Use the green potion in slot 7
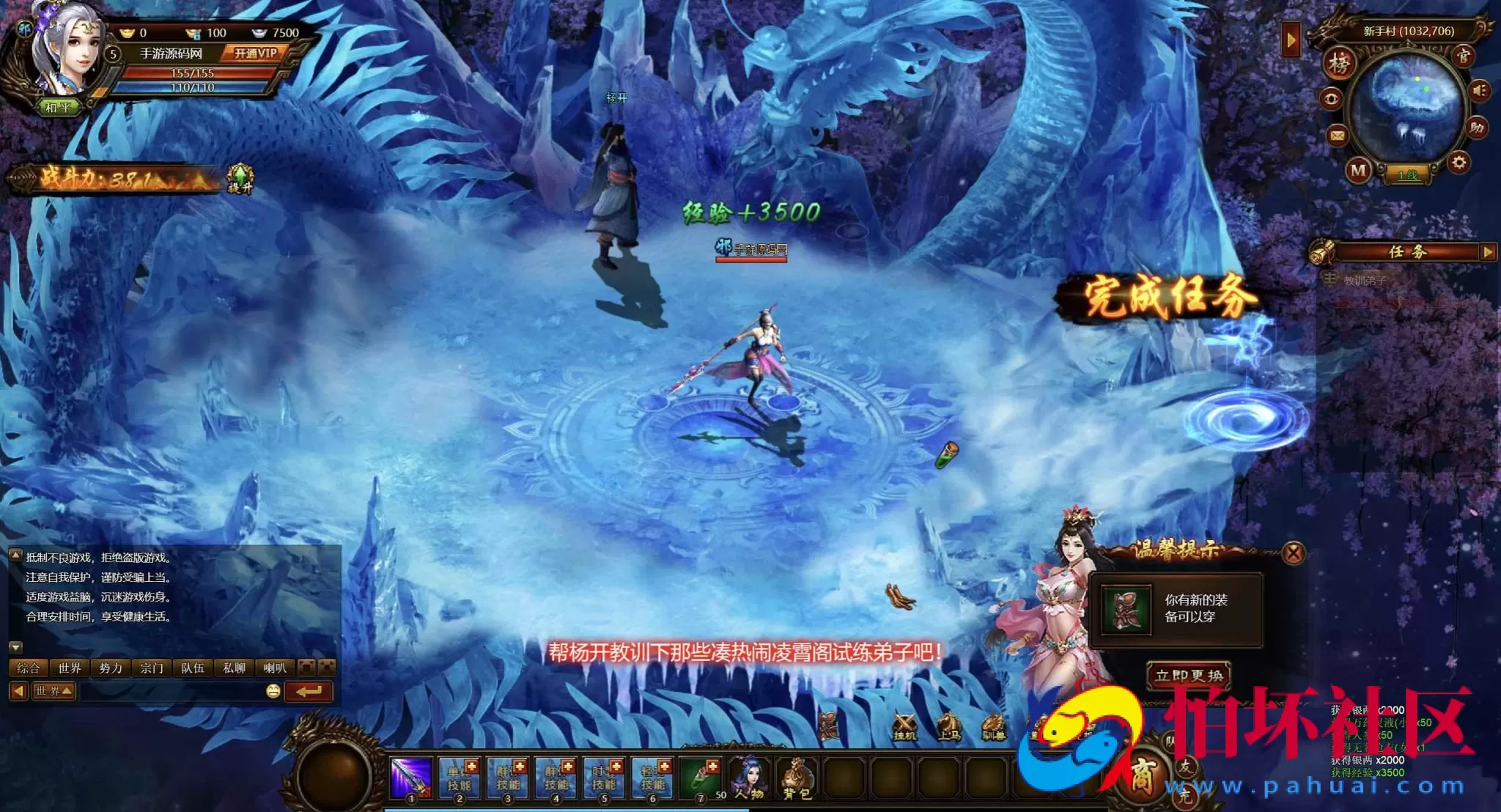This screenshot has width=1501, height=812. (701, 778)
